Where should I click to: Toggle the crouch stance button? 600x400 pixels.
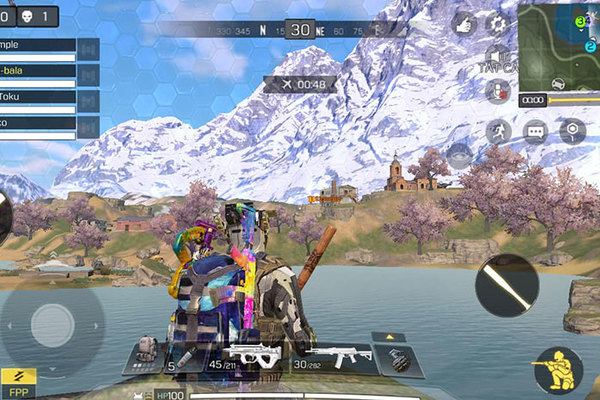pos(557,370)
